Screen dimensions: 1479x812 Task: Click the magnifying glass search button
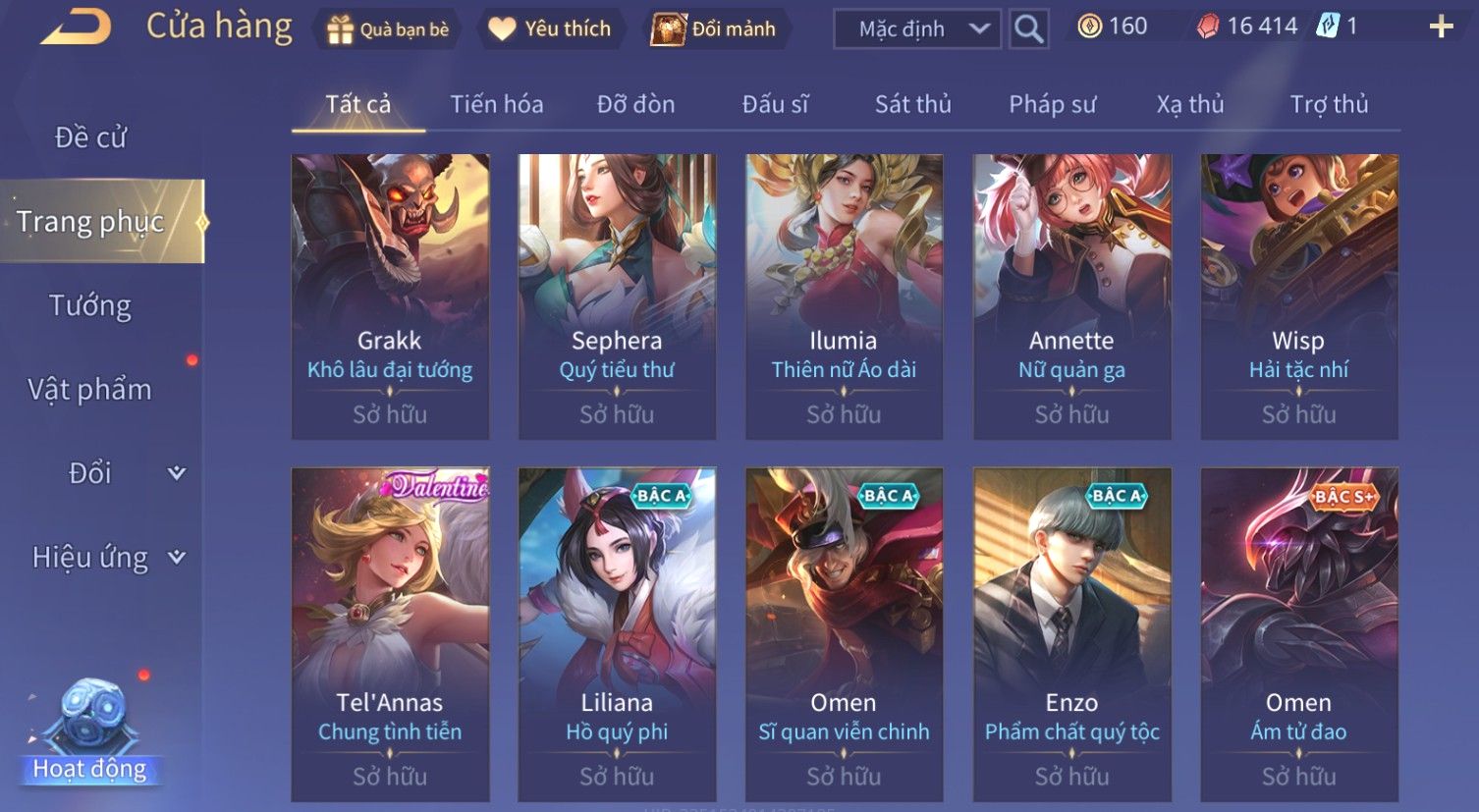[x=1028, y=29]
